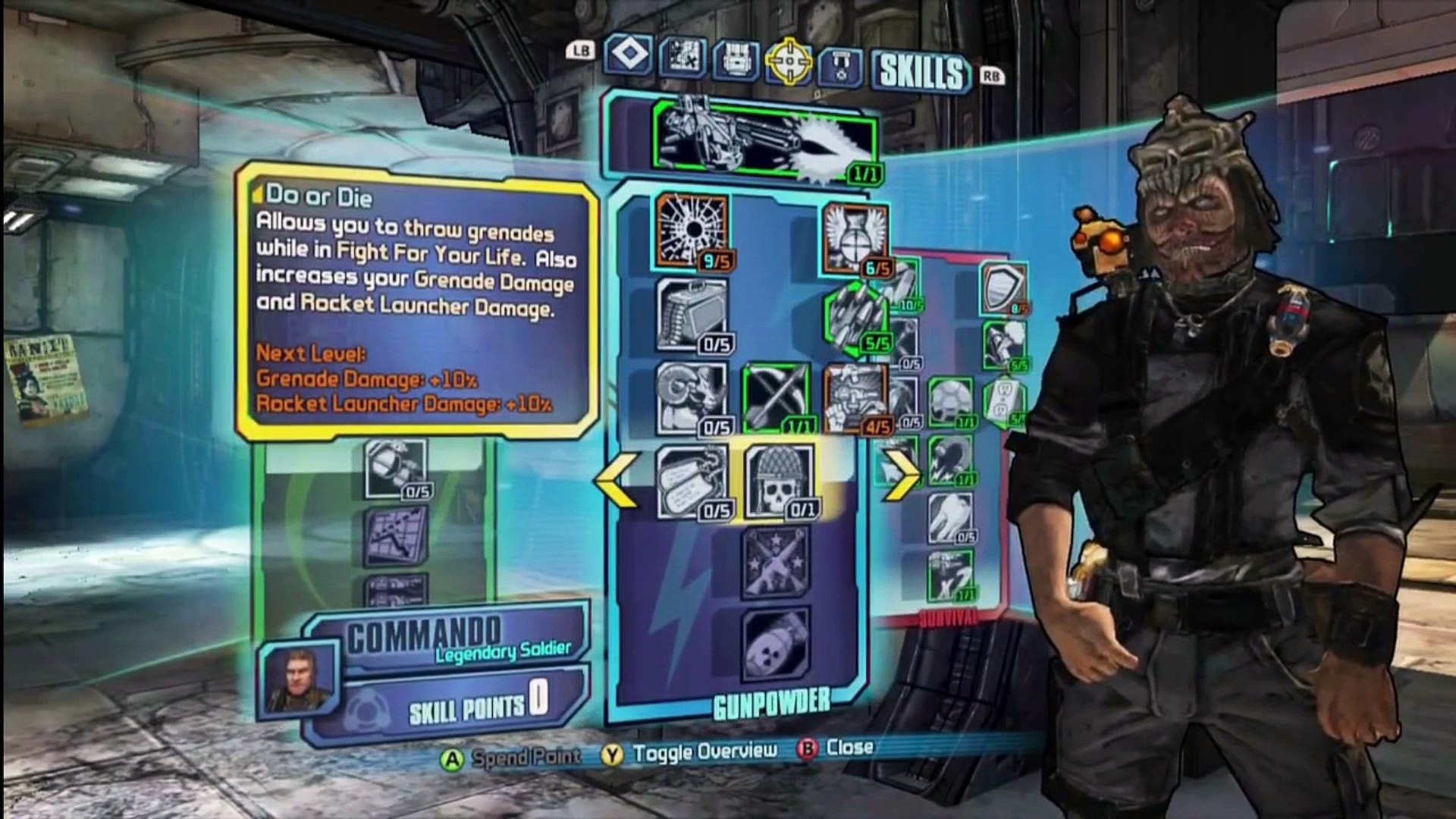The height and width of the screenshot is (819, 1456).
Task: Click the Commando character portrait
Action: tap(297, 679)
